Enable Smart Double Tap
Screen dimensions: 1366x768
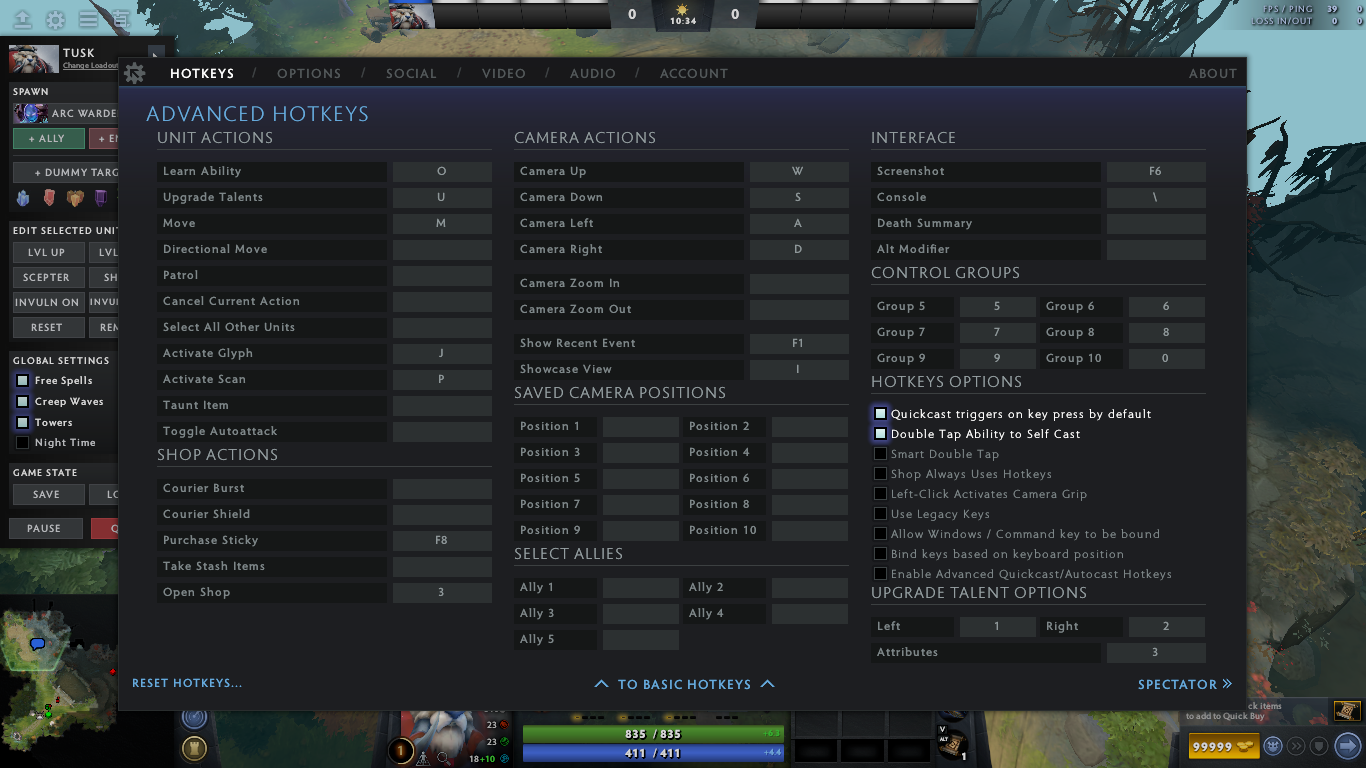[x=881, y=454]
